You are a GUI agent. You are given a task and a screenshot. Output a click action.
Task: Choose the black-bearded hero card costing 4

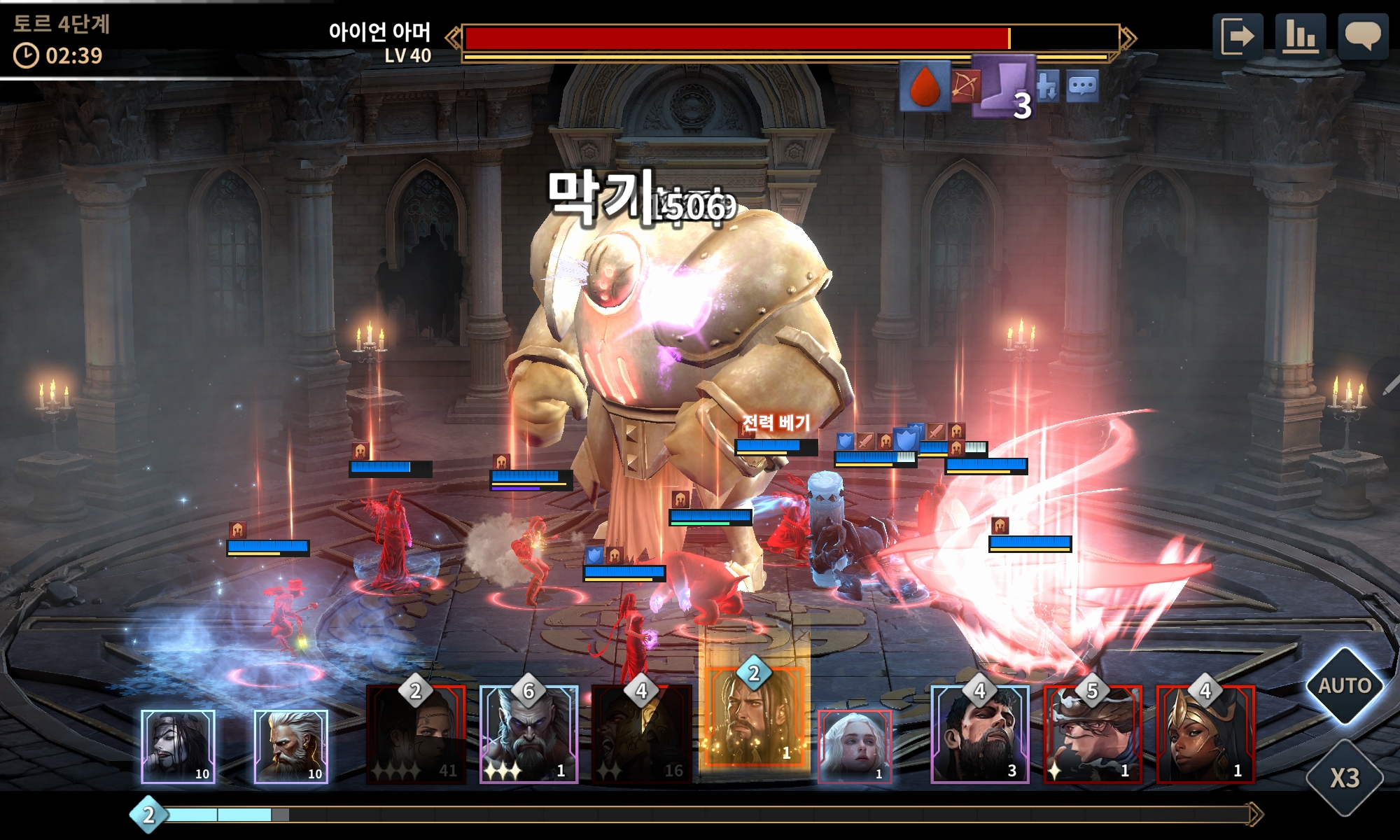[x=979, y=735]
